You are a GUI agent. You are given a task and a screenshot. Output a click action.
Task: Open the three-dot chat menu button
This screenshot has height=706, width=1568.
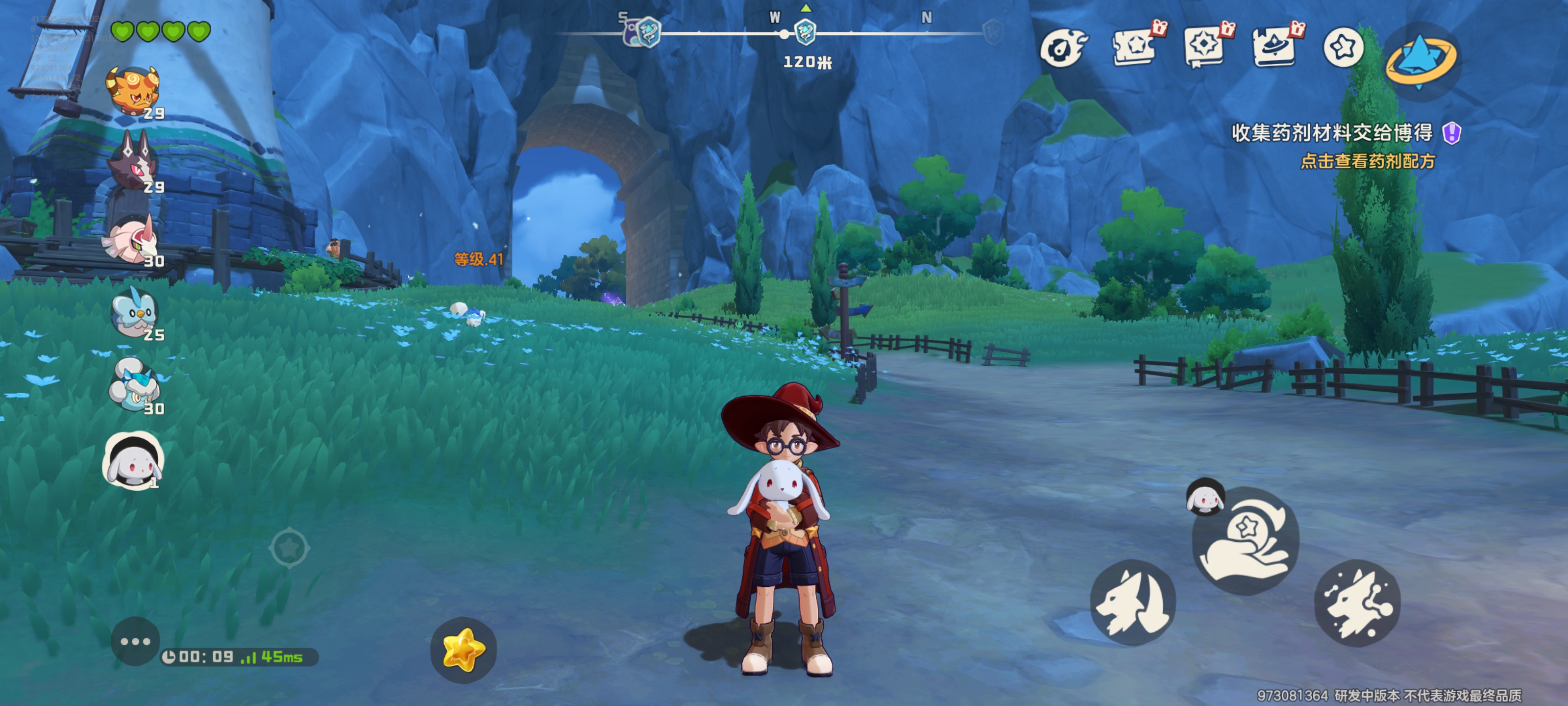click(135, 641)
